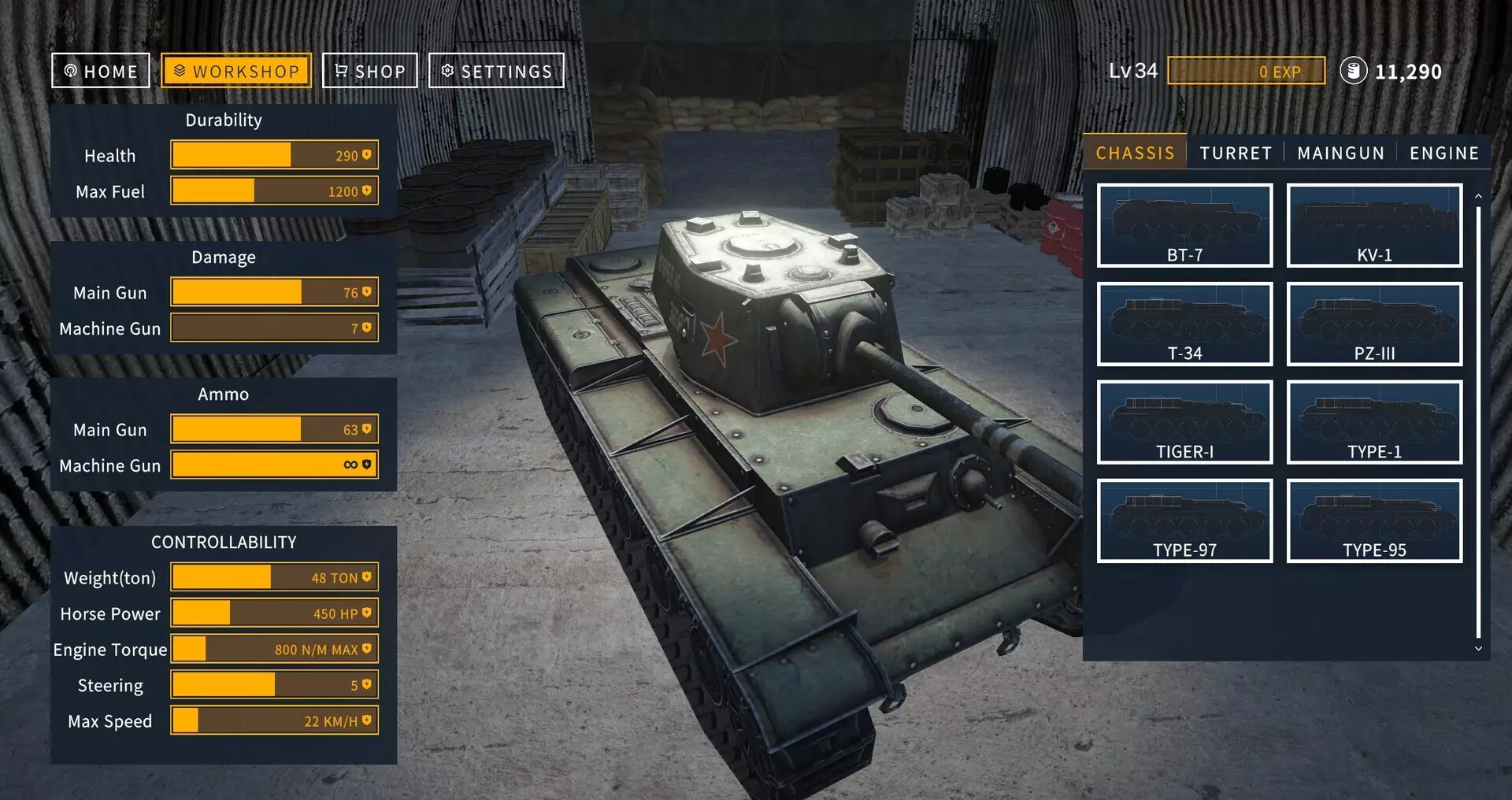Screen dimensions: 1512x800
Task: Open the MAINGUN tab
Action: [x=1340, y=153]
